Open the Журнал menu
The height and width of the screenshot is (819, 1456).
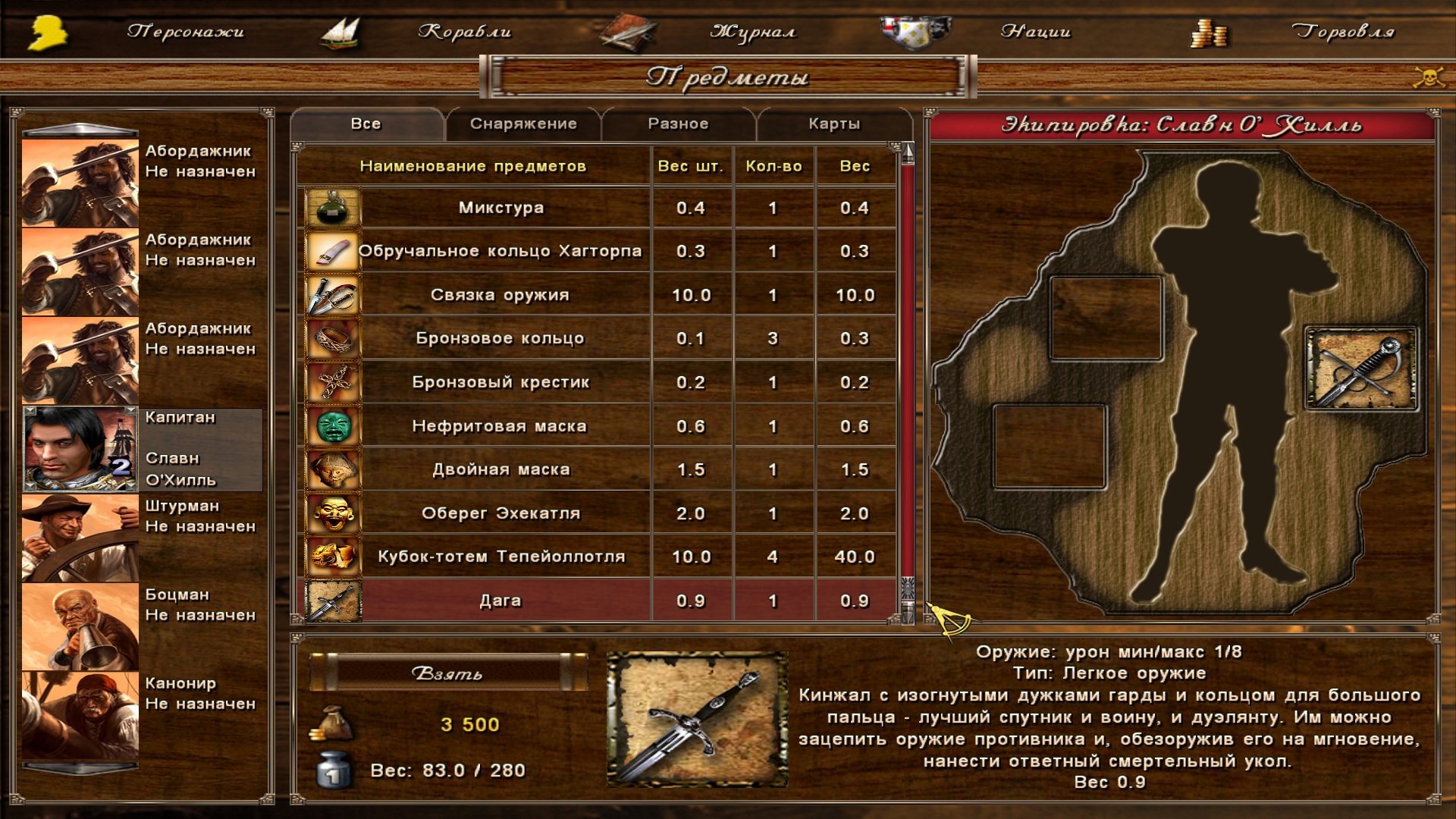(x=752, y=32)
